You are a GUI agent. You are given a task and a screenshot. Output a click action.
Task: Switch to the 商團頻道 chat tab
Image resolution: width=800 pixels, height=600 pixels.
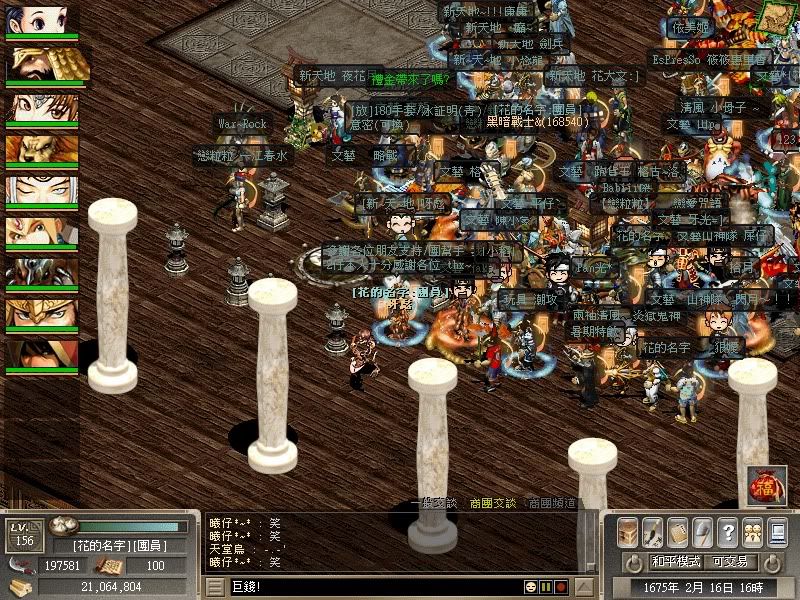click(552, 504)
